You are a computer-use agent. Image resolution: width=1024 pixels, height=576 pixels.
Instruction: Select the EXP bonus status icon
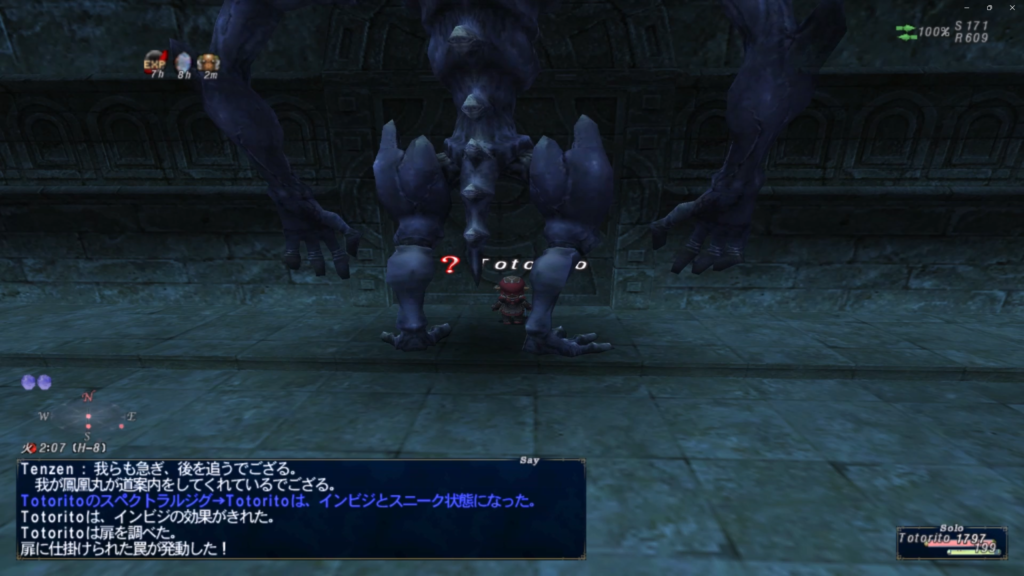click(x=155, y=62)
